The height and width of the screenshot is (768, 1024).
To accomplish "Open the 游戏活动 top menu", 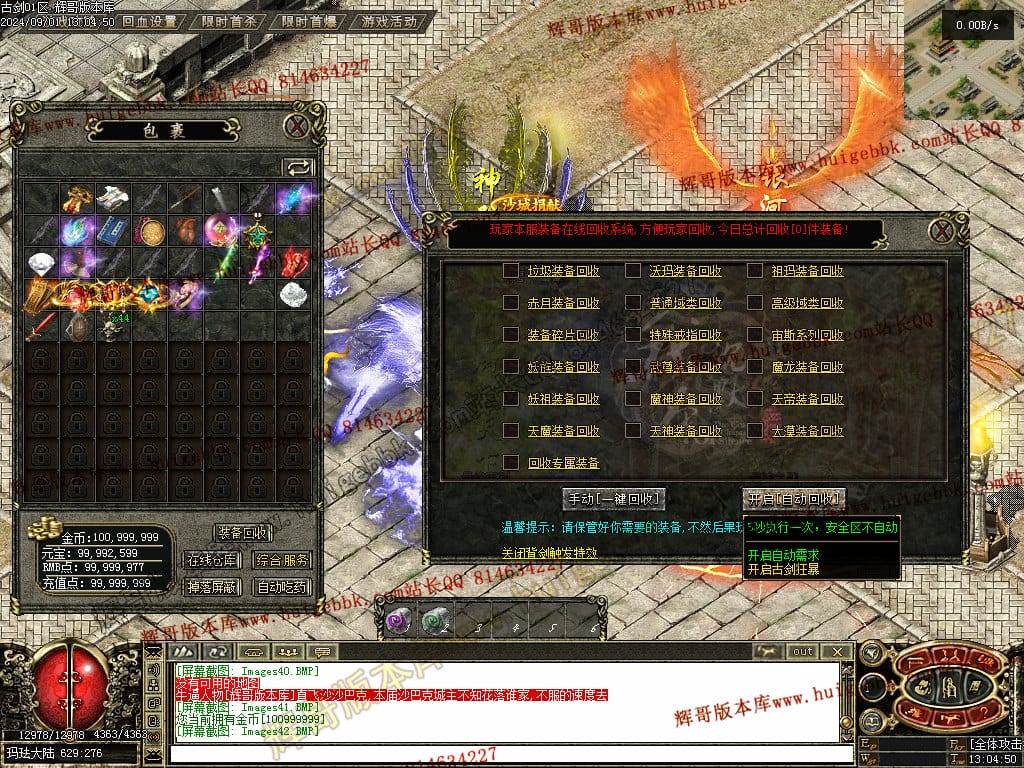I will point(389,21).
